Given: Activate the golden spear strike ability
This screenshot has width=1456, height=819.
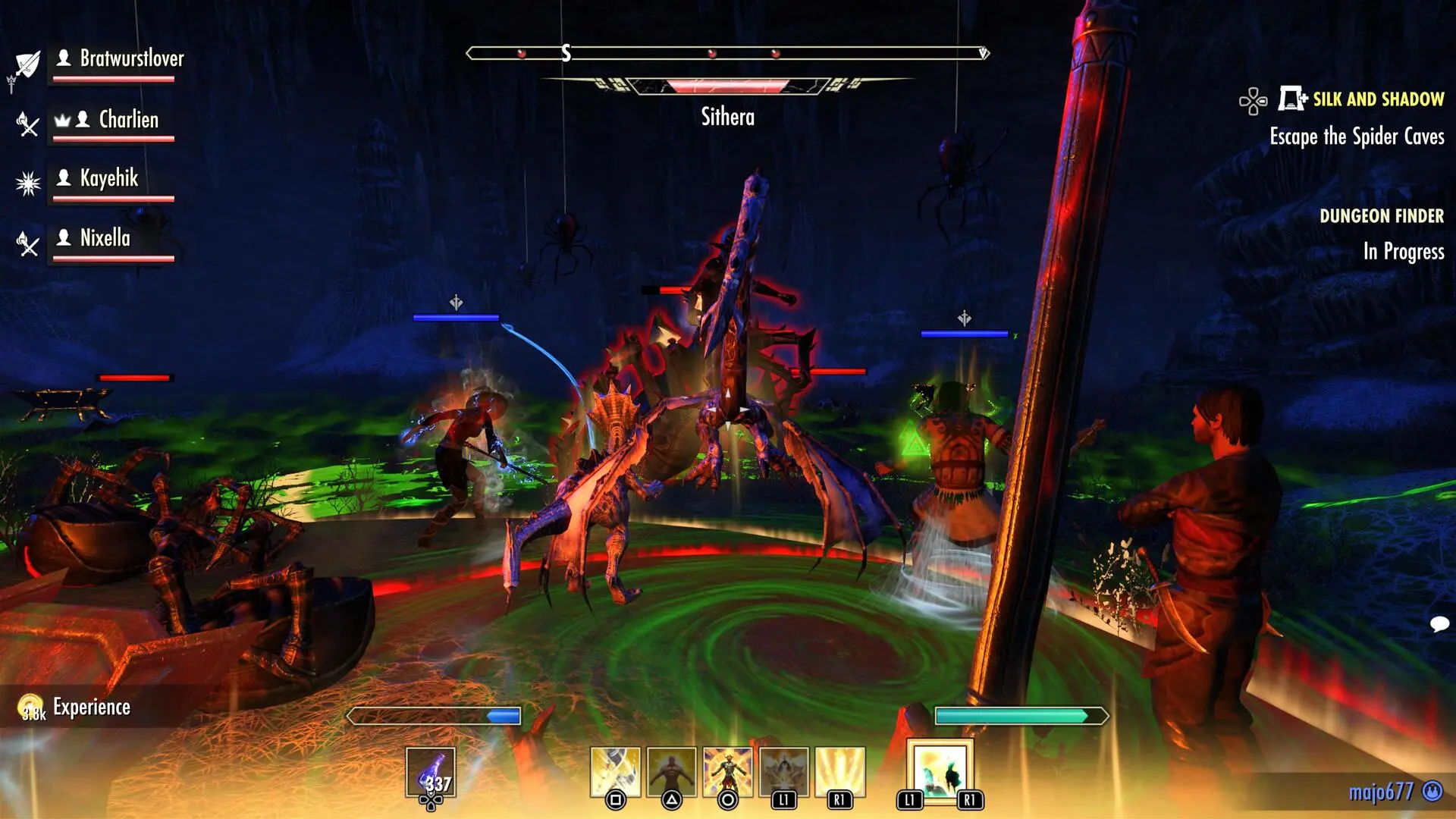Looking at the screenshot, I should click(615, 772).
